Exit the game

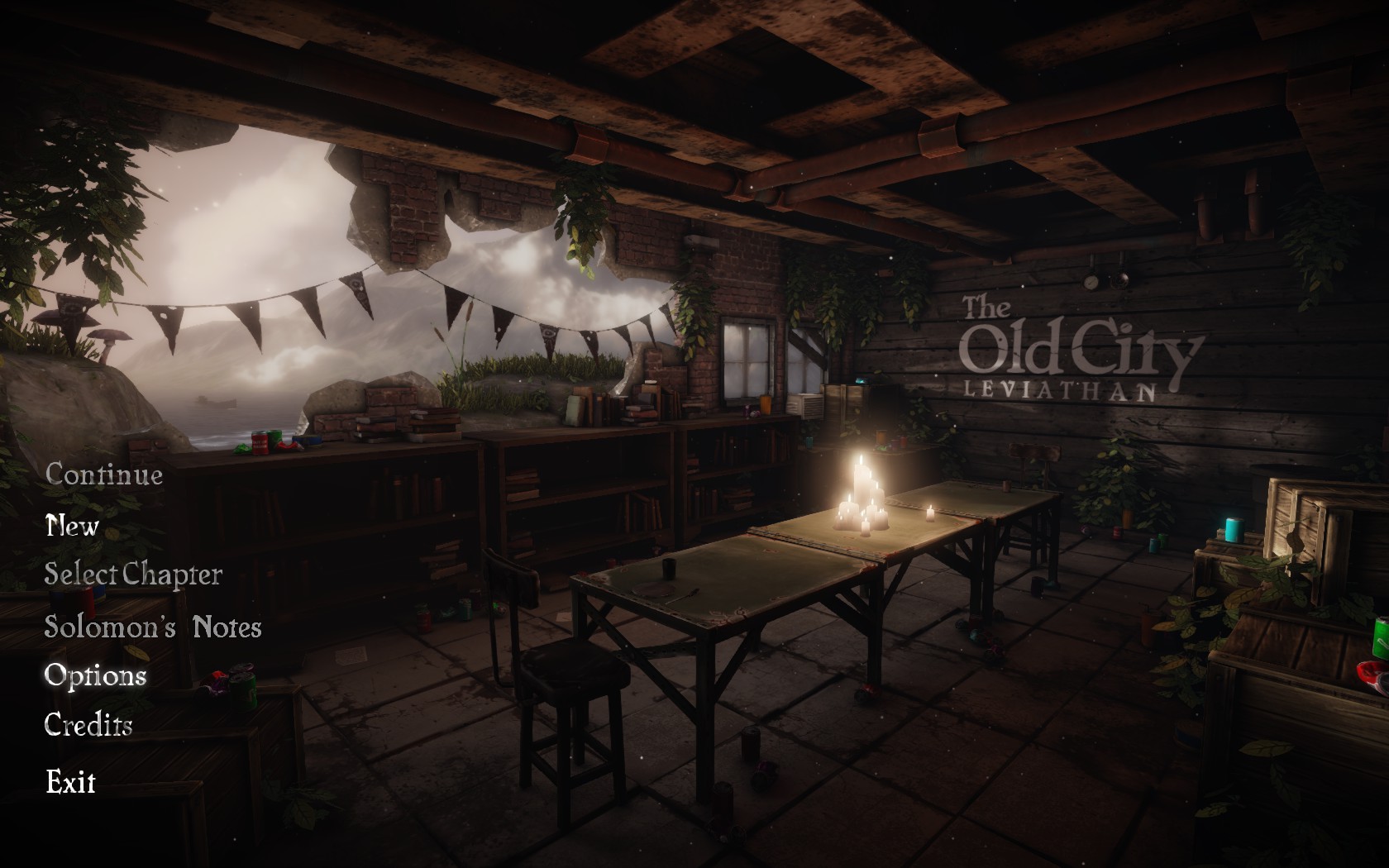(71, 781)
